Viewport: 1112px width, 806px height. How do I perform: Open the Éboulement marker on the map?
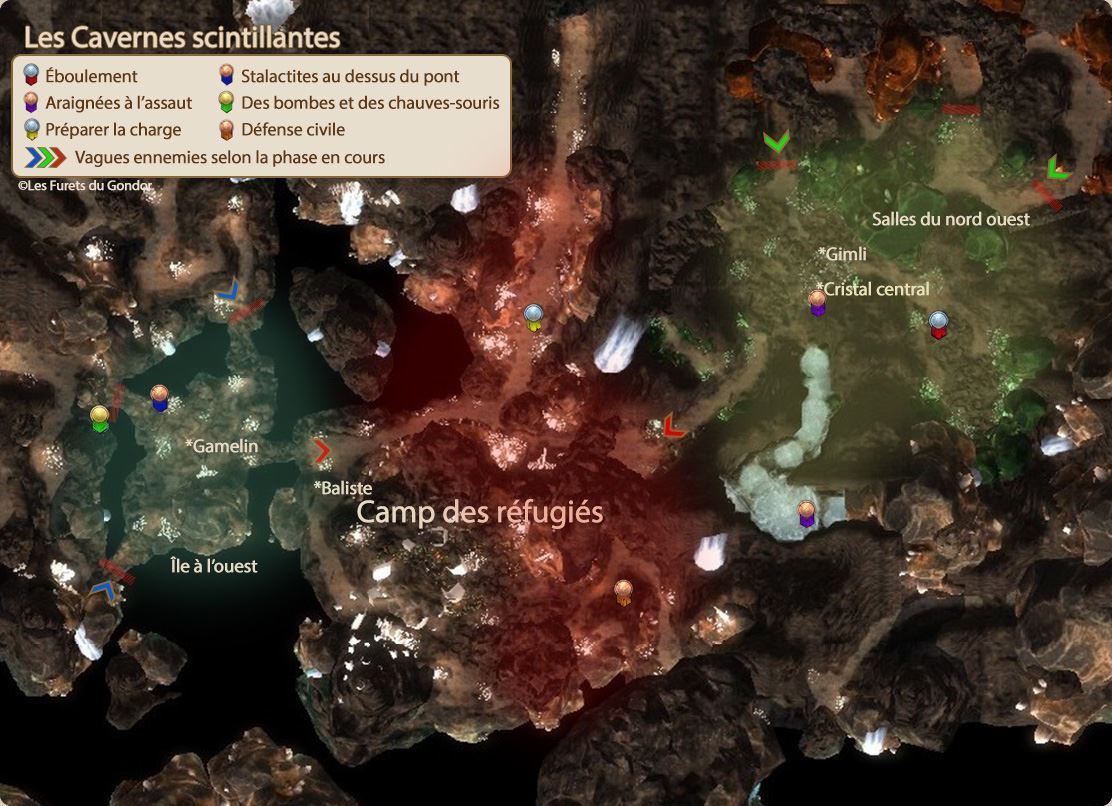(938, 324)
